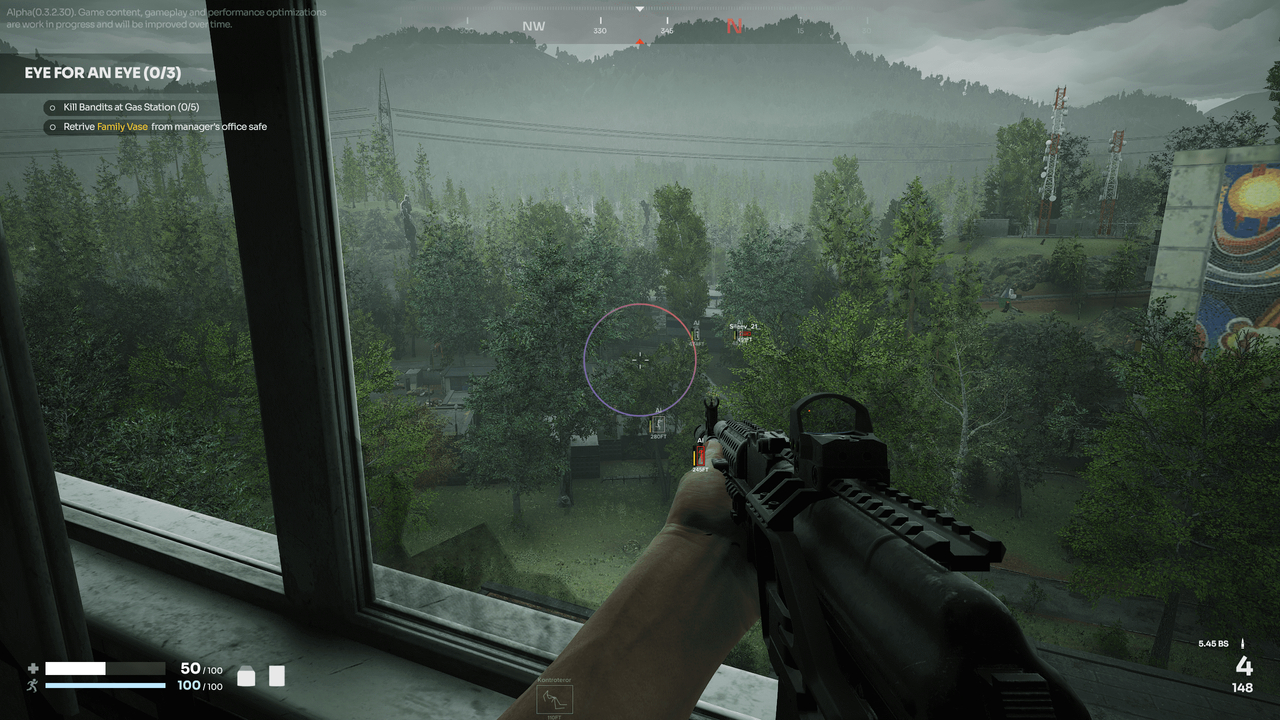Click the grenade icon near the ammo counts
This screenshot has height=720, width=1280.
click(x=244, y=676)
